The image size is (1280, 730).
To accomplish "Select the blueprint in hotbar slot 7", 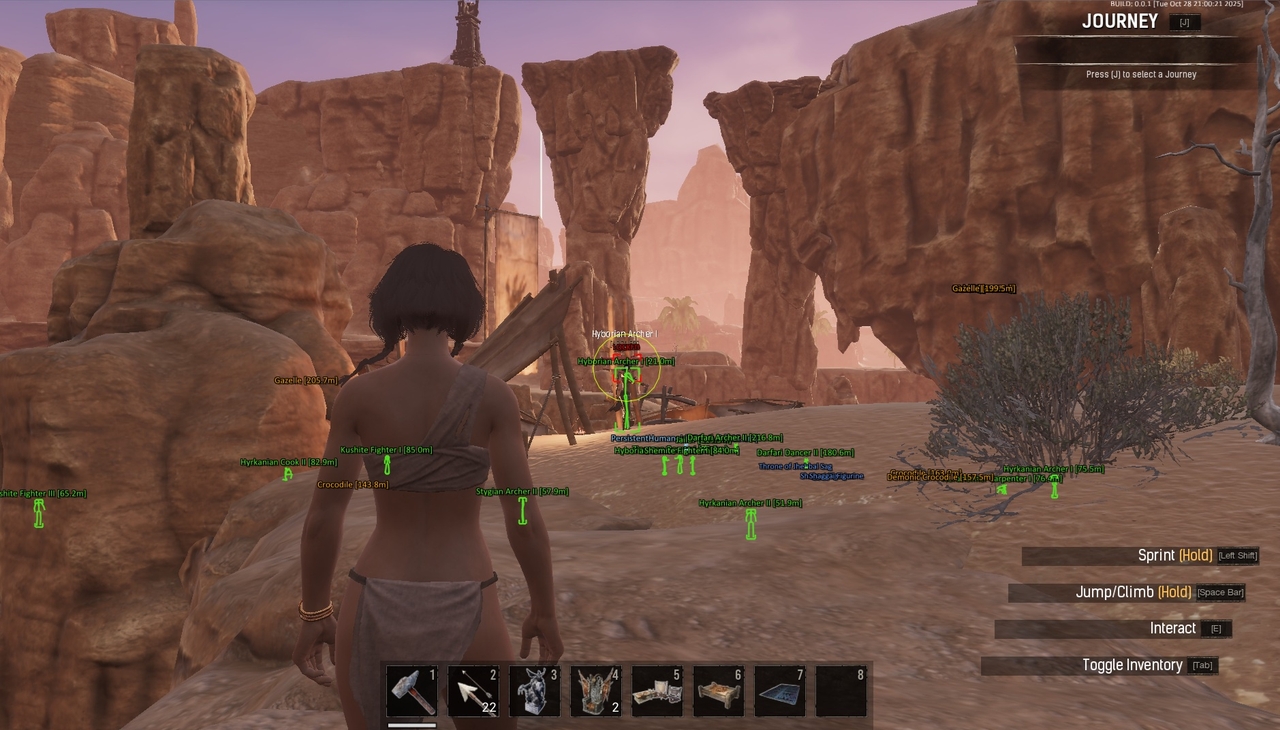I will pyautogui.click(x=780, y=692).
